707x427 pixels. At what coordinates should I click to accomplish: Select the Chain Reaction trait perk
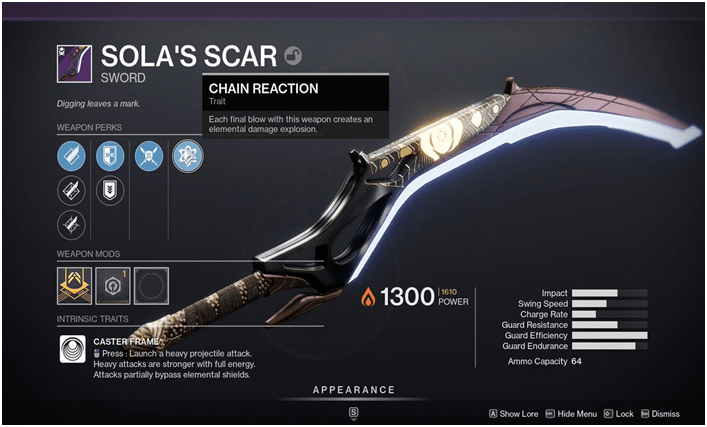pos(187,155)
